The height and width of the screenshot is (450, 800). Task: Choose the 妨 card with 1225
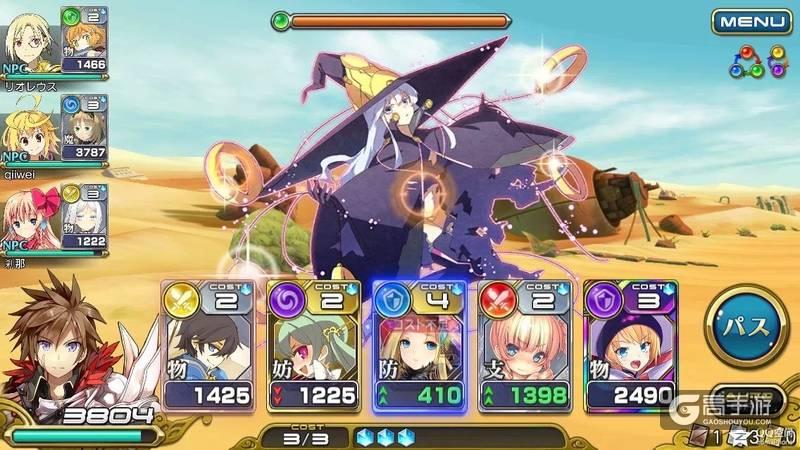(313, 343)
